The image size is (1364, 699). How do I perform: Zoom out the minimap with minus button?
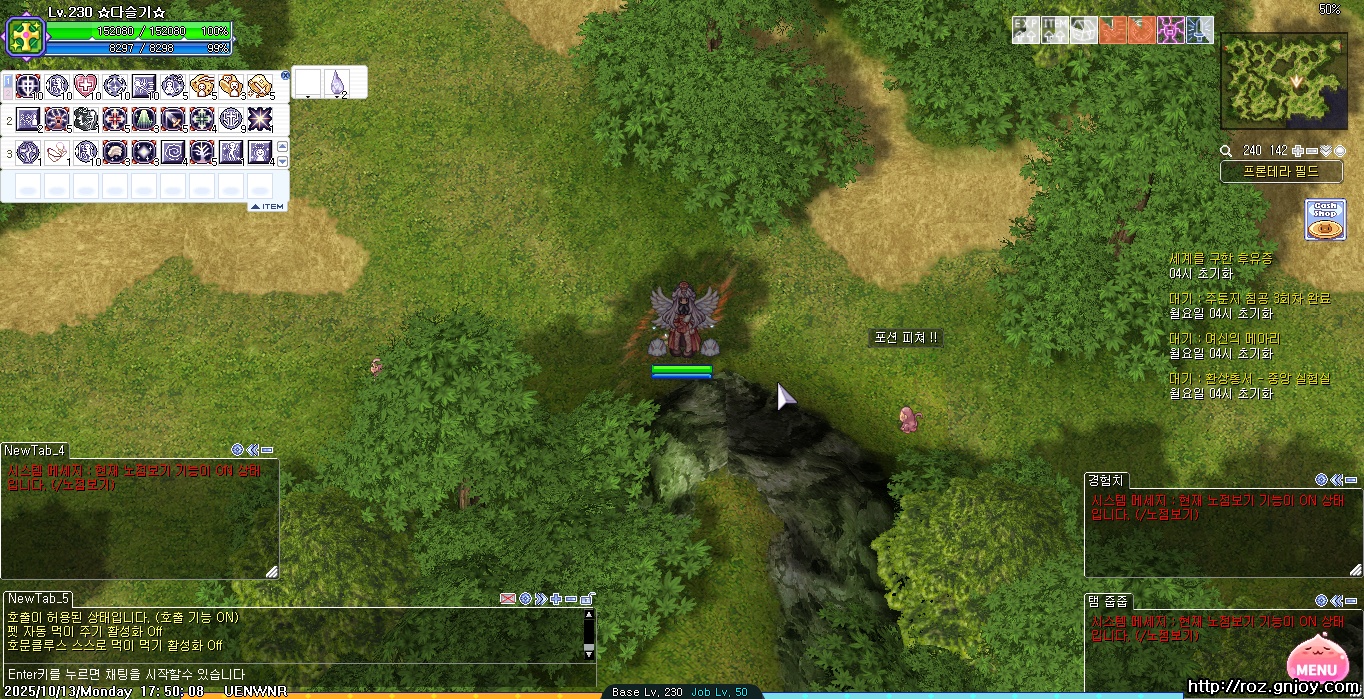point(1311,151)
